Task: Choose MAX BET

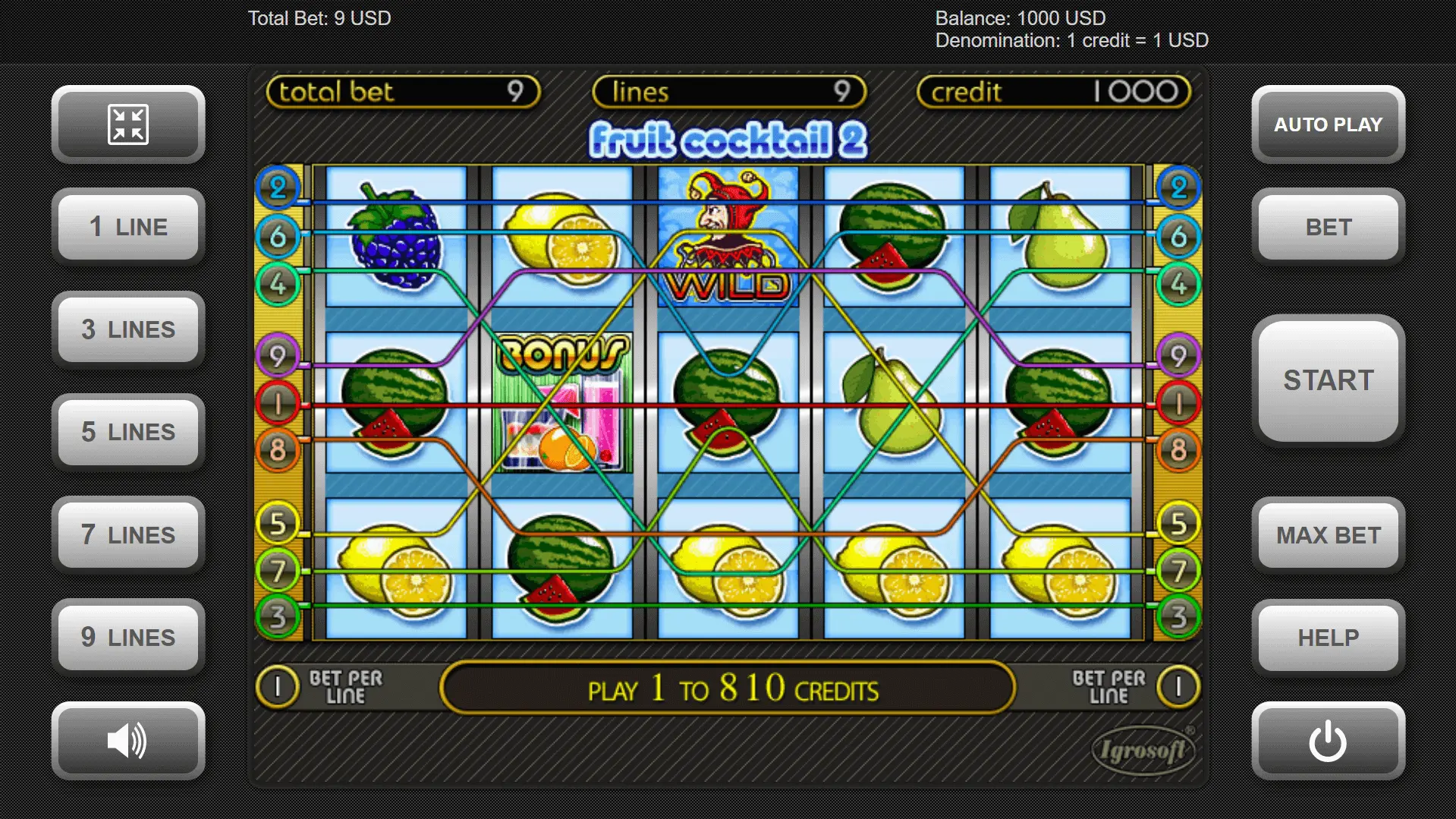Action: (1328, 535)
